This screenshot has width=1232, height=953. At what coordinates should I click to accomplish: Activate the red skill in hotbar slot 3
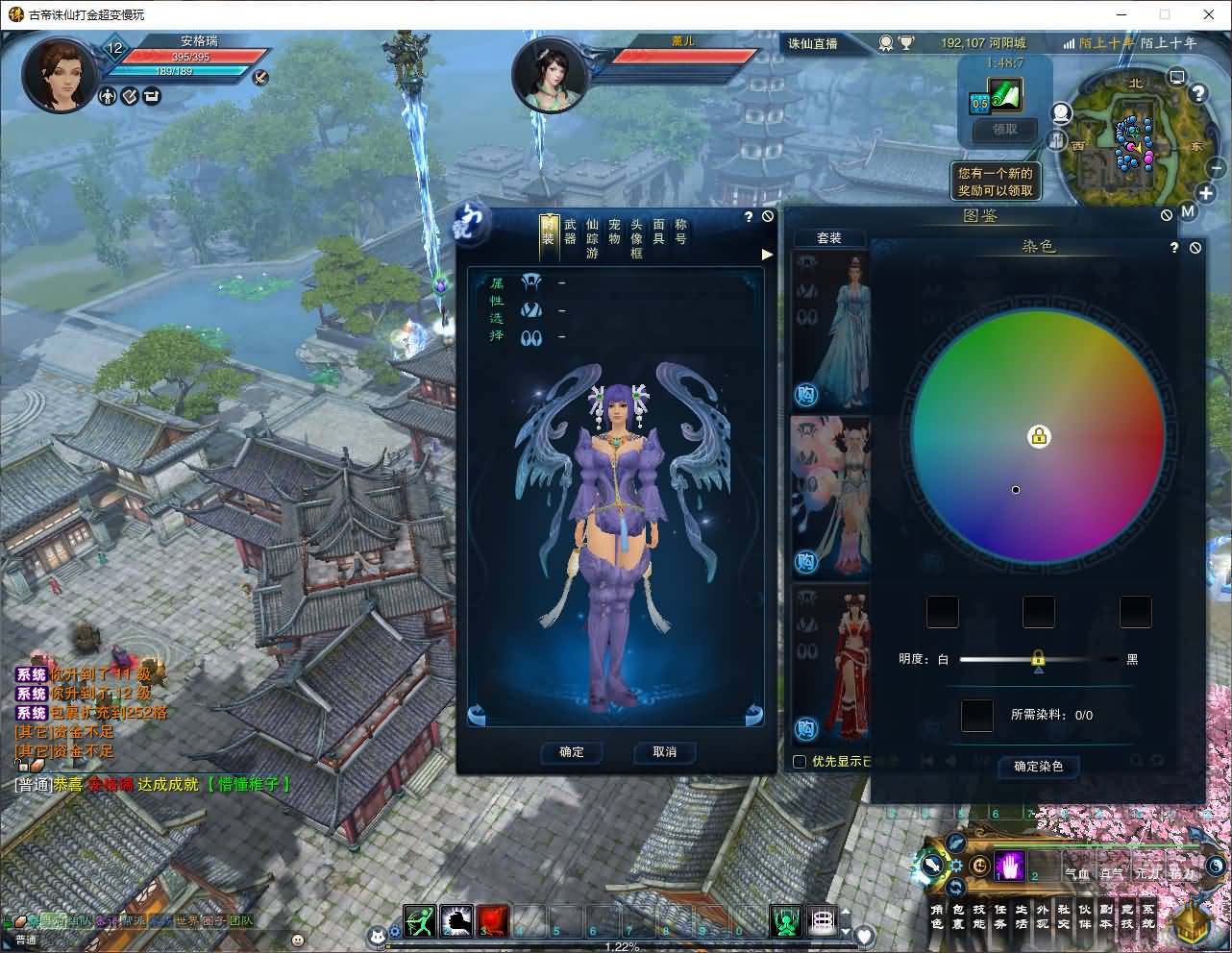click(x=492, y=920)
